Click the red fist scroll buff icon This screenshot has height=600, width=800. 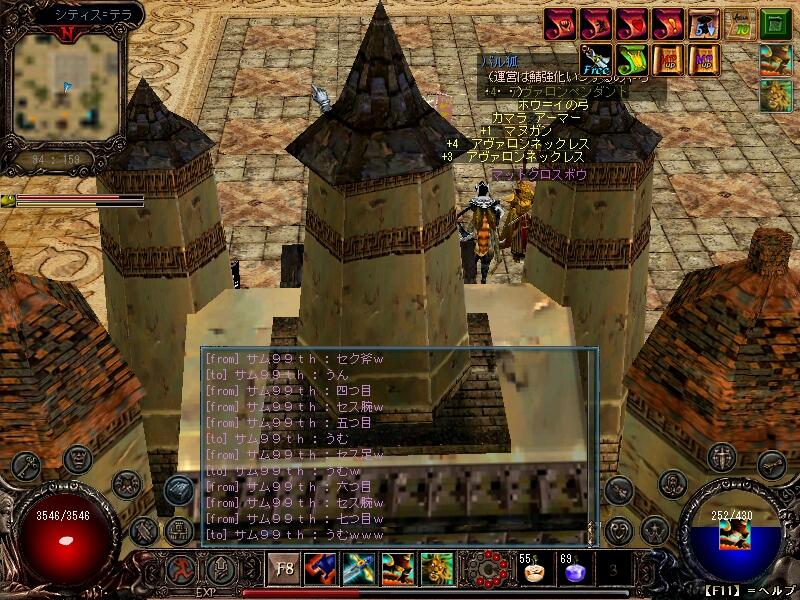pyautogui.click(x=561, y=23)
